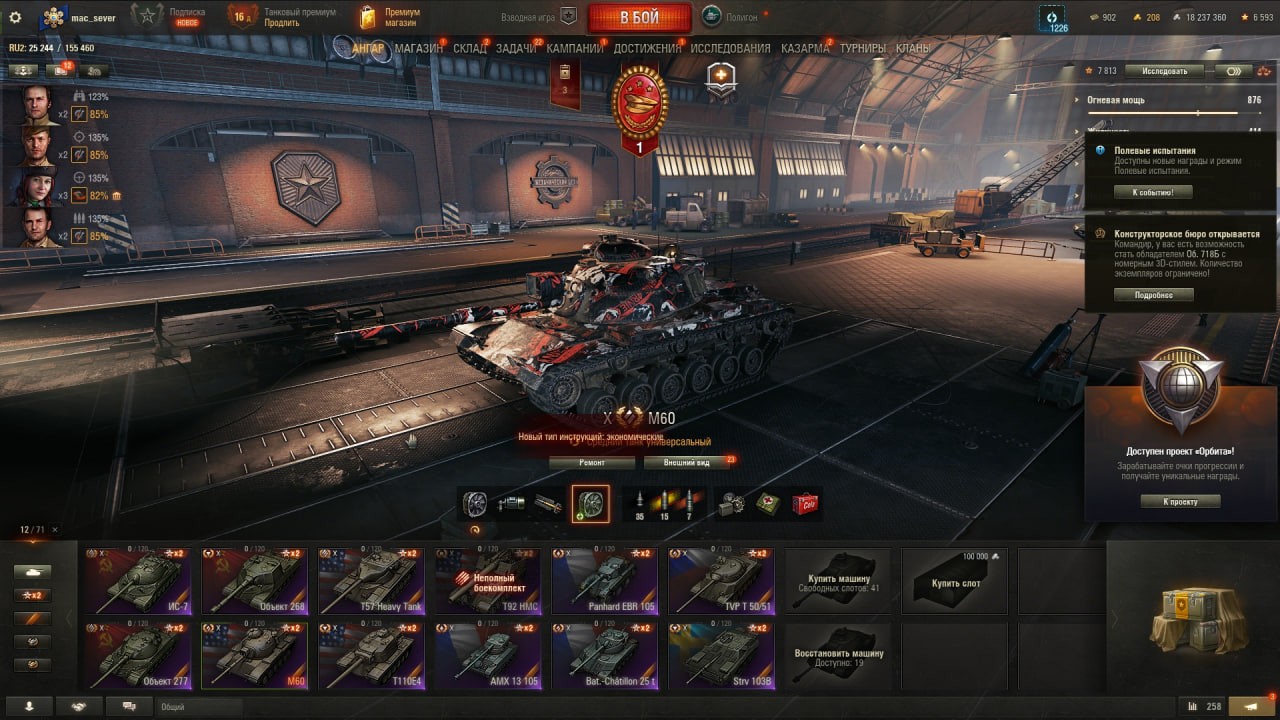
Task: Click Подробнее in the Конструкторское бюро notice
Action: 1153,295
